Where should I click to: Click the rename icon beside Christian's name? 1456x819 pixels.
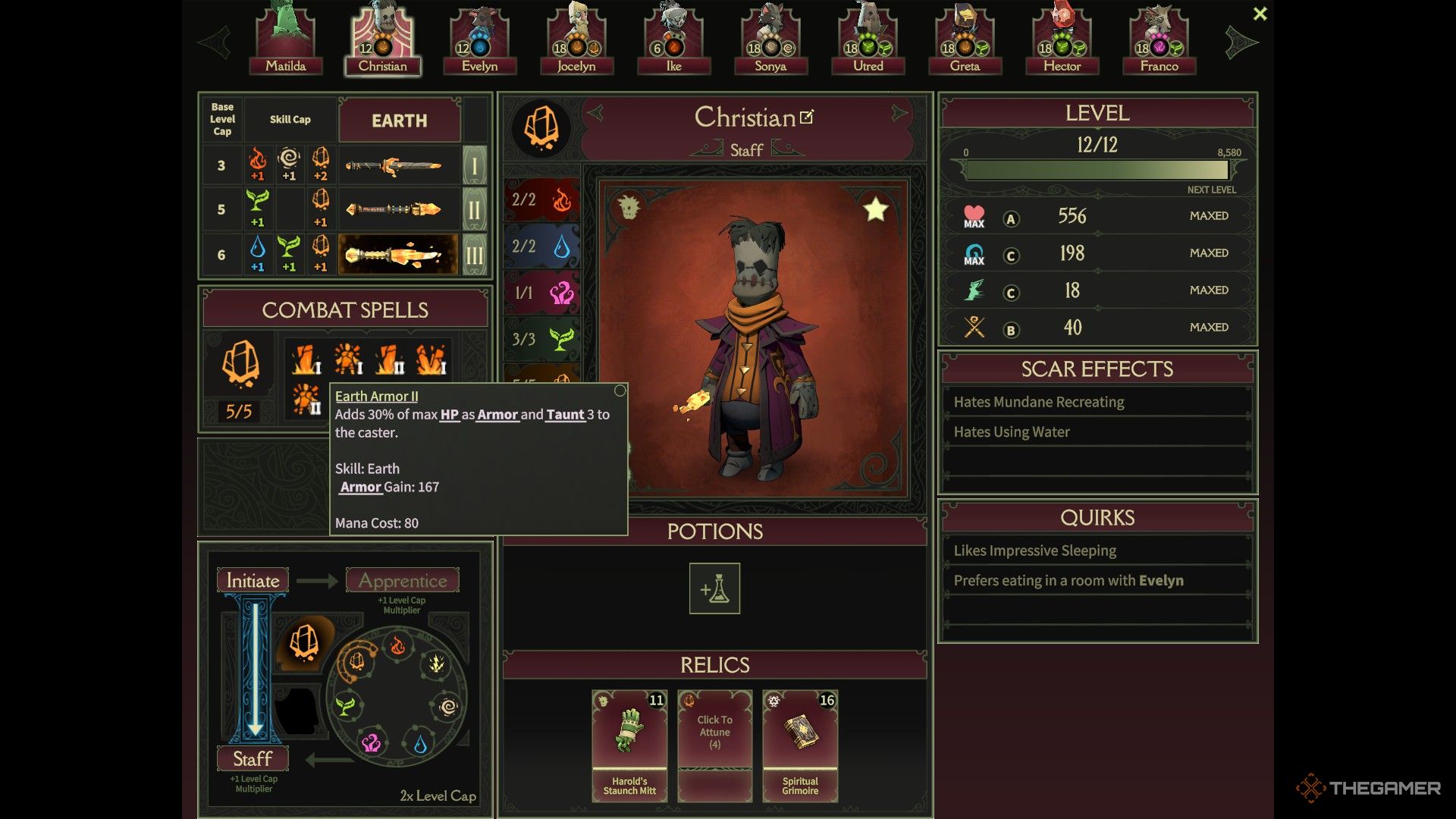click(x=807, y=117)
